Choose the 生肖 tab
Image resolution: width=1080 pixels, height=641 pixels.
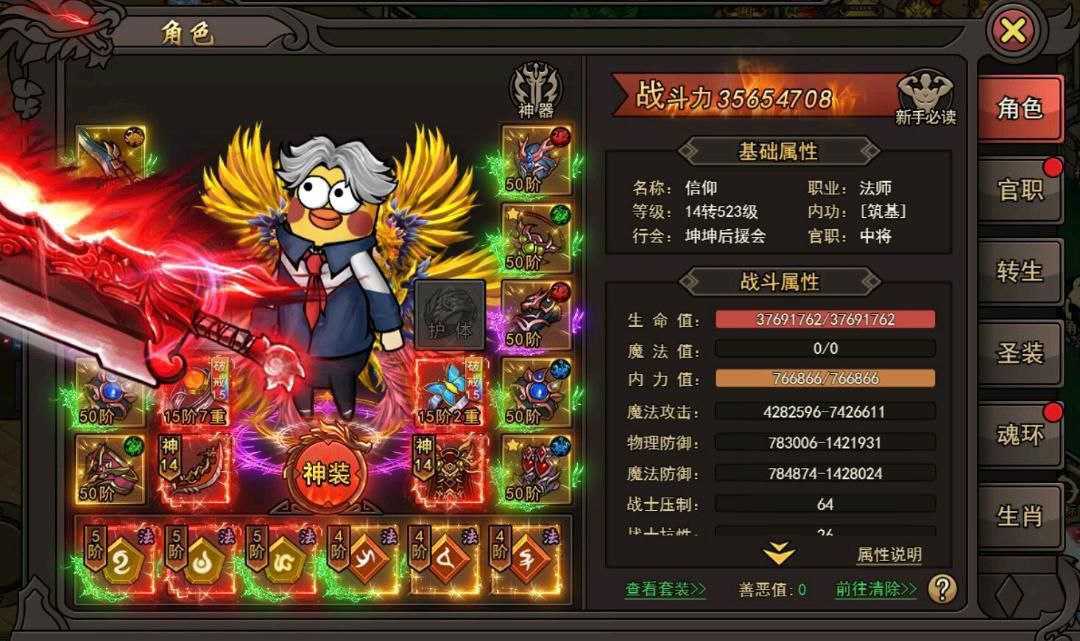1019,515
